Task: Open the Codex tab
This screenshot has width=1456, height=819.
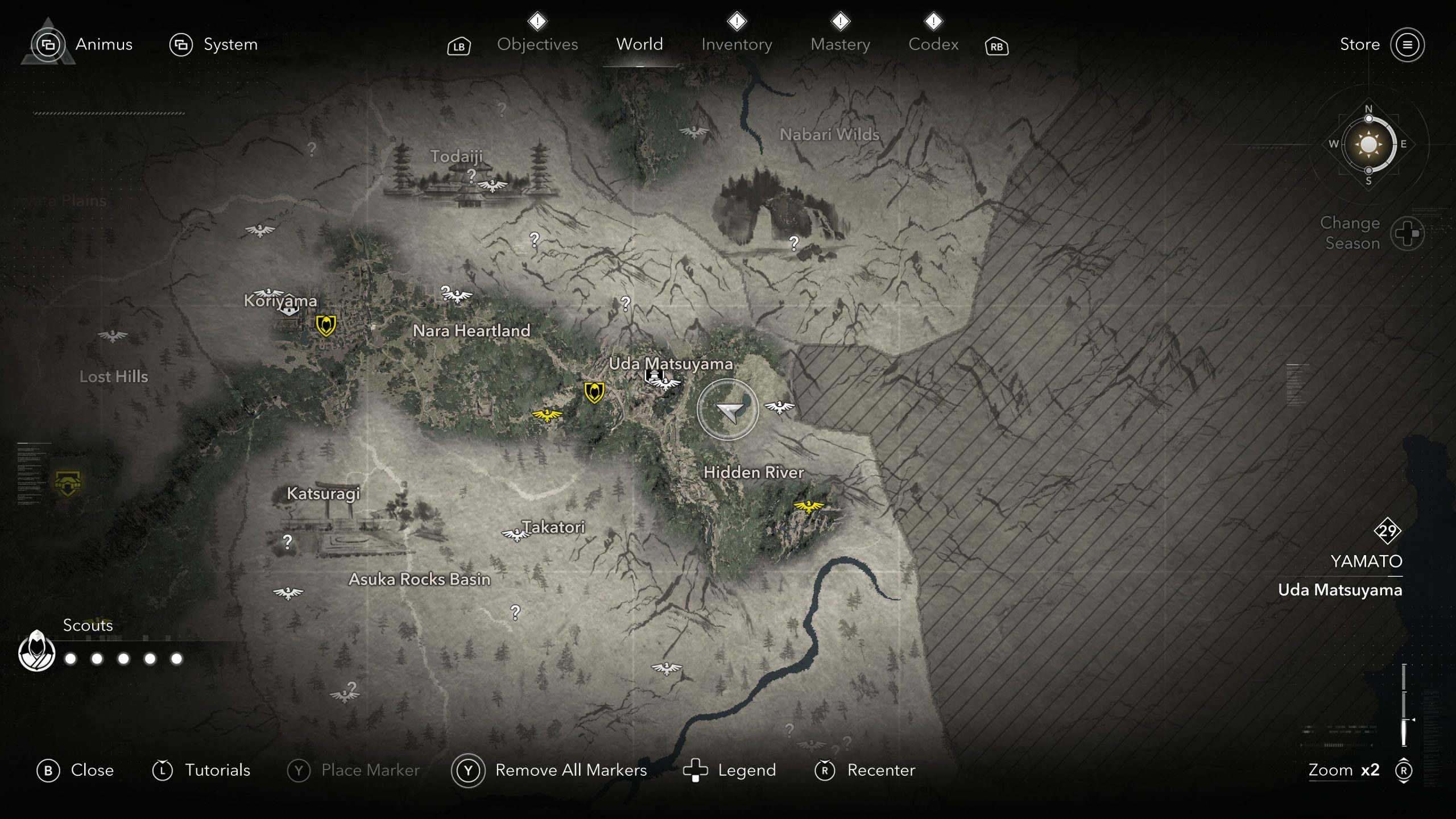Action: click(x=933, y=44)
